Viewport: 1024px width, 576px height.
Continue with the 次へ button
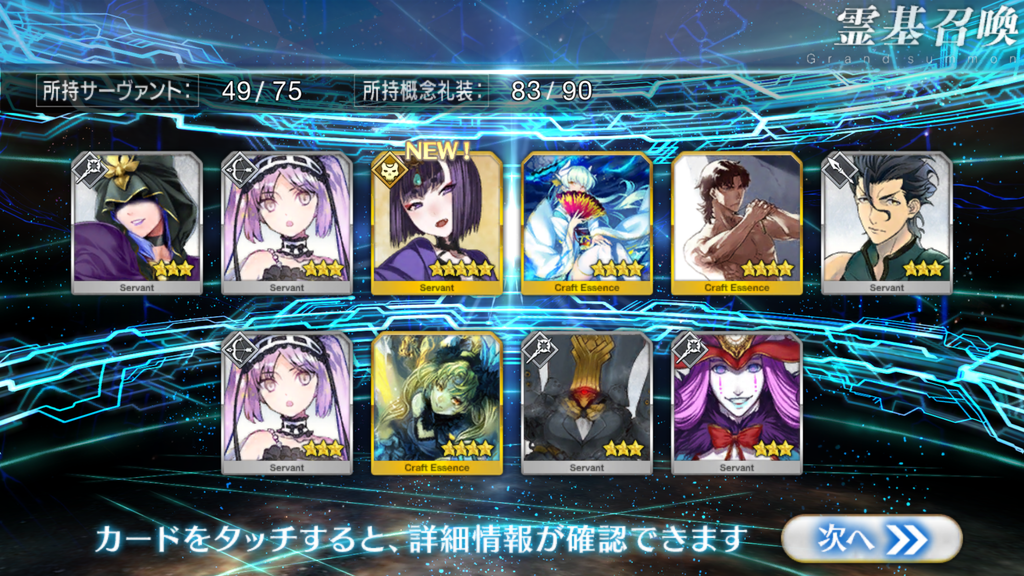871,539
